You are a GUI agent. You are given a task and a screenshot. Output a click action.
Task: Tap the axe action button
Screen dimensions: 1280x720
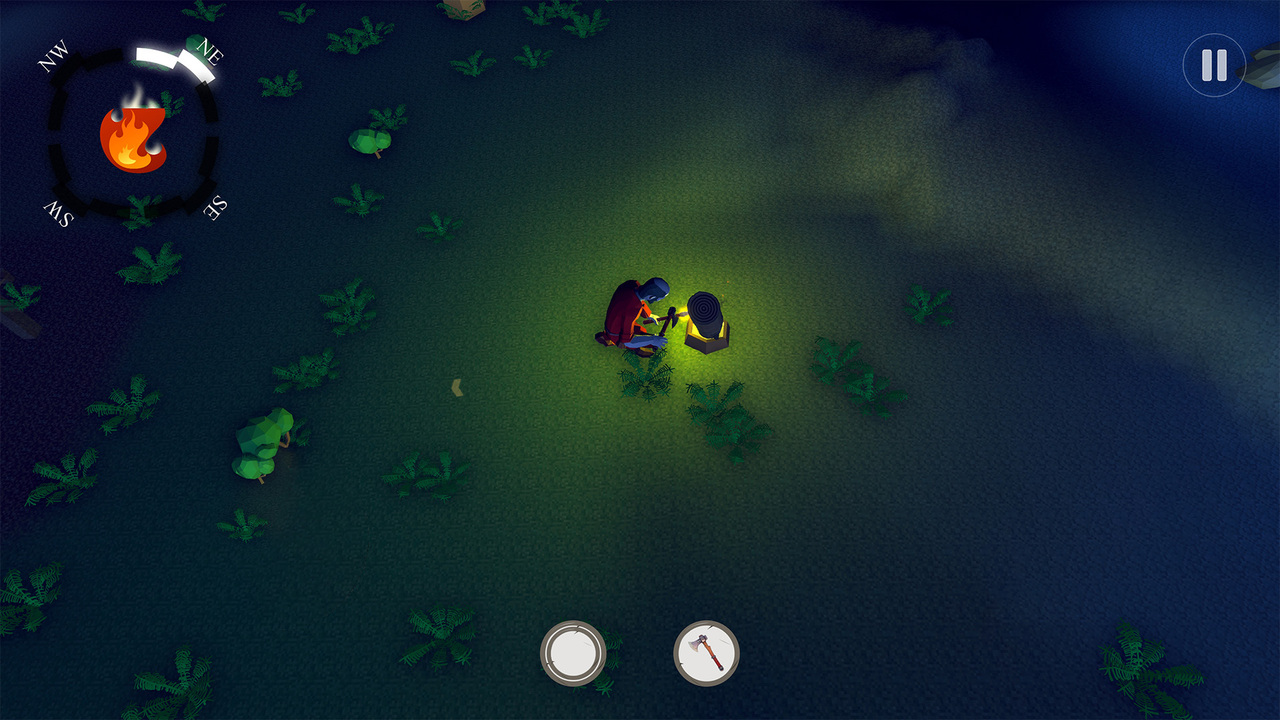tap(707, 653)
